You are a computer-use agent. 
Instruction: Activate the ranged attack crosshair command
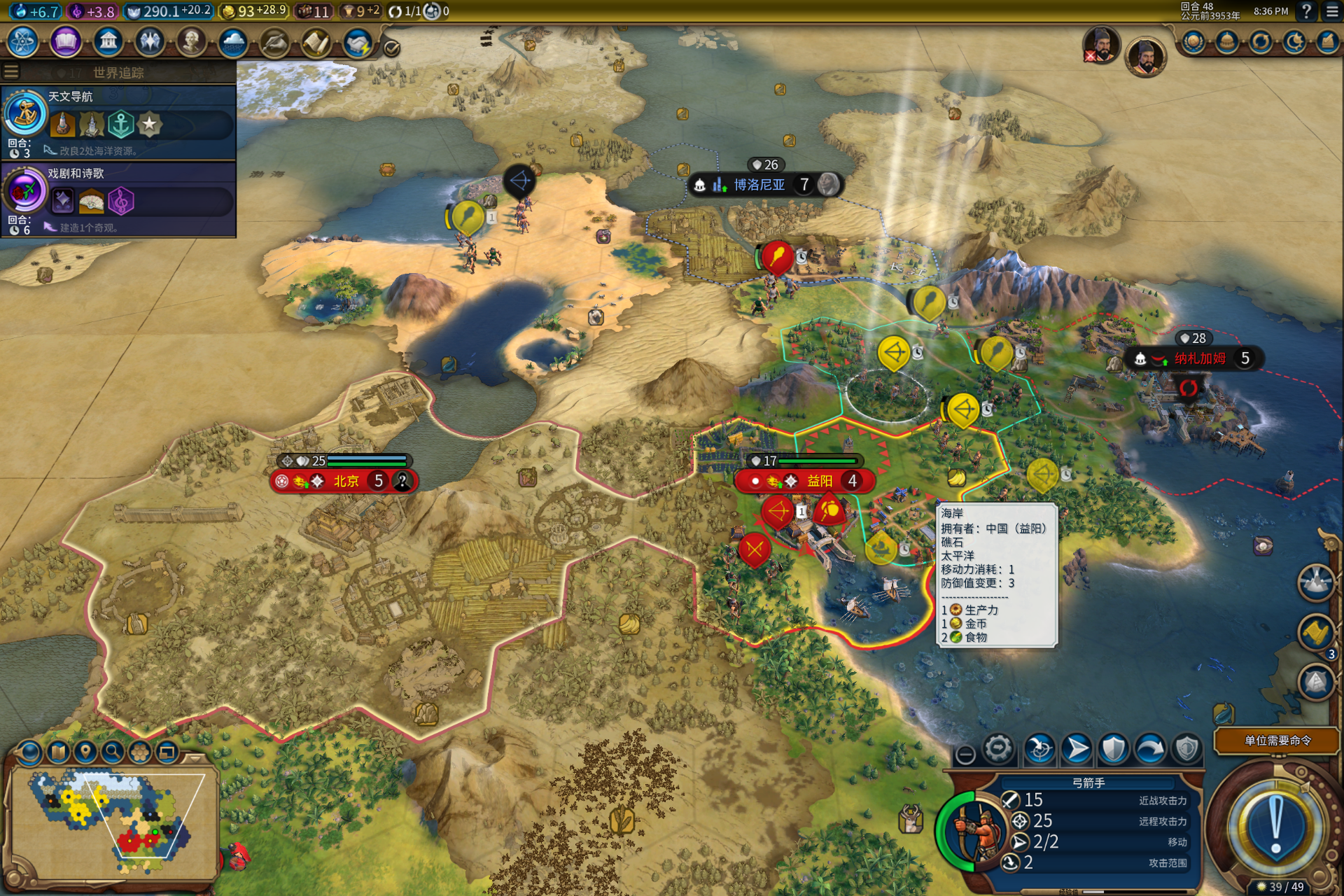(1039, 749)
